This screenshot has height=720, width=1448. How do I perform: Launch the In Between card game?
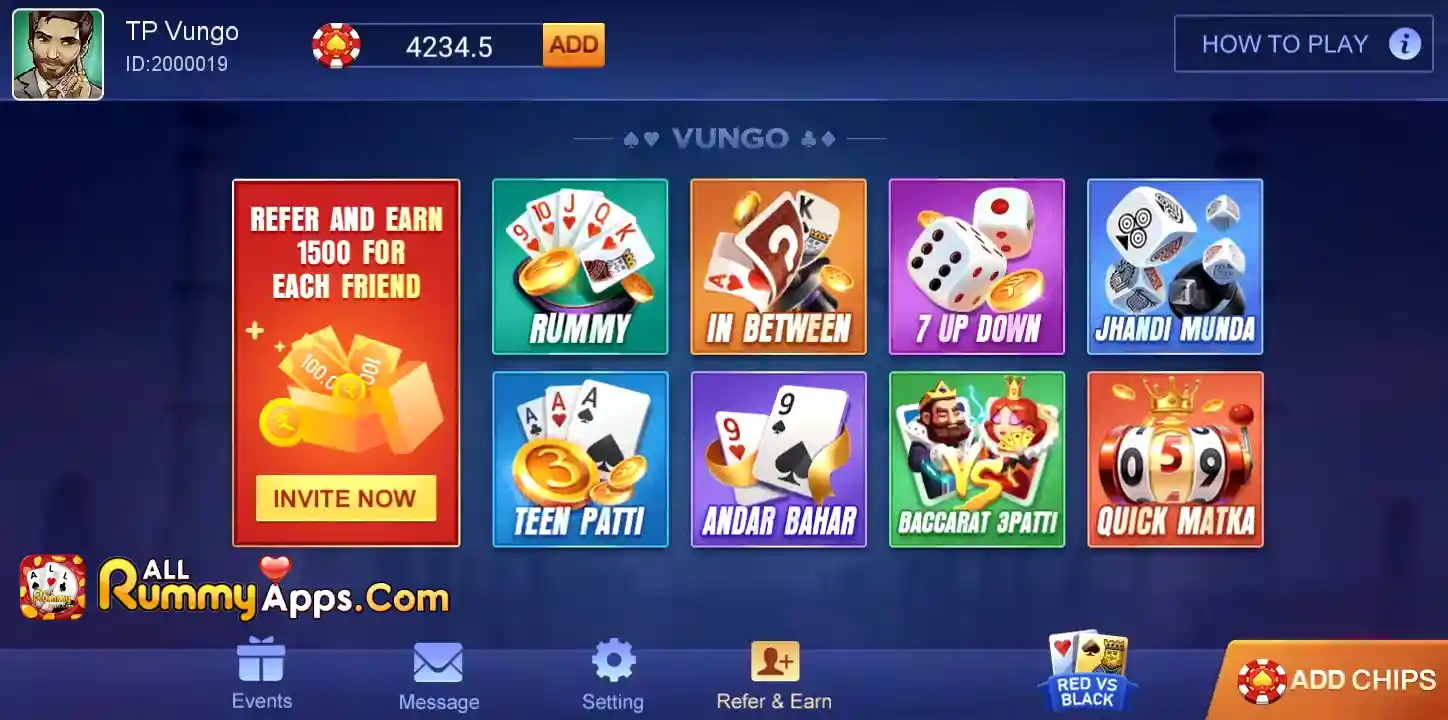pyautogui.click(x=778, y=265)
